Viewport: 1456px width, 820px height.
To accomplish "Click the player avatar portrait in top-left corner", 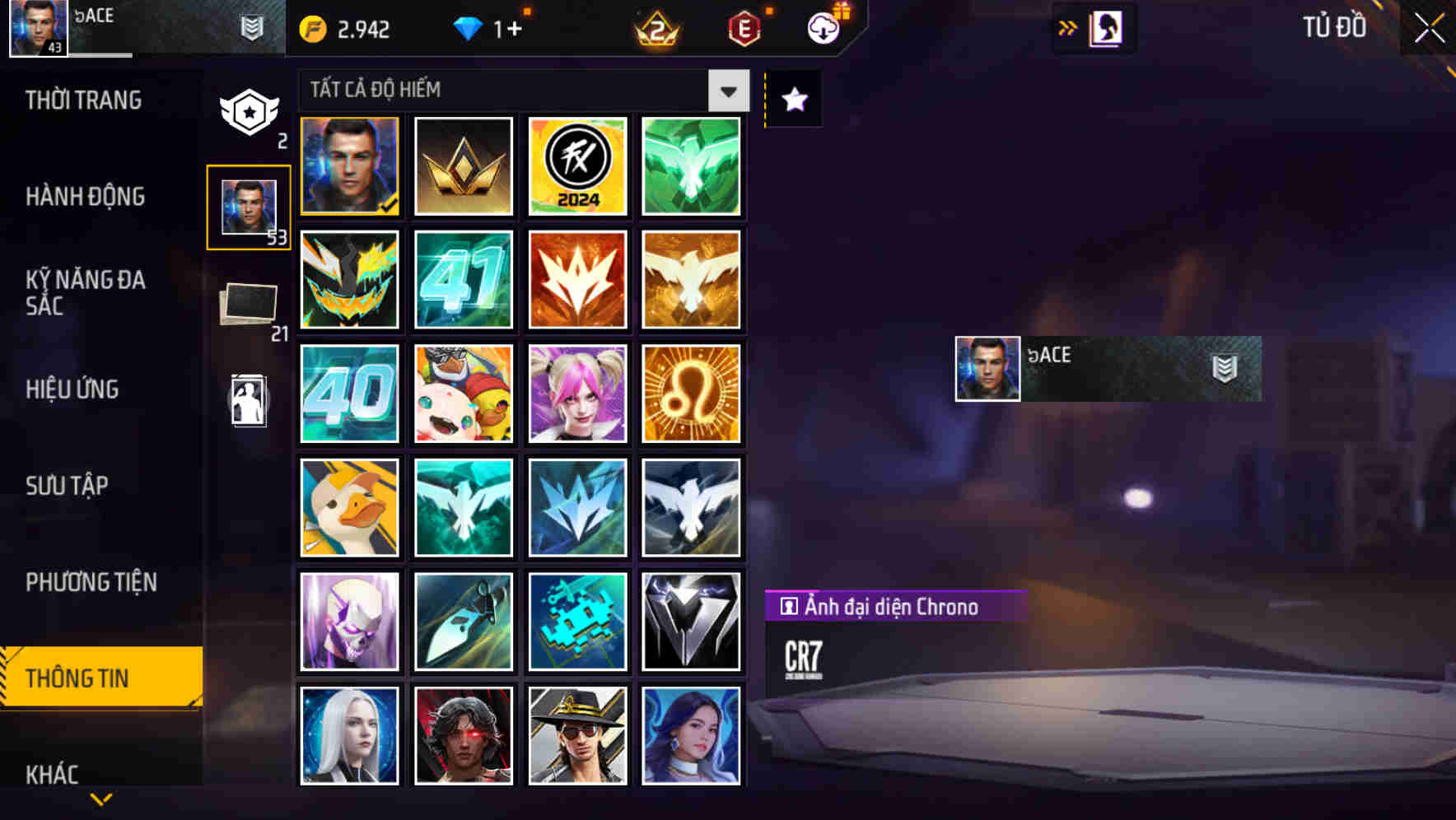I will click(x=37, y=27).
